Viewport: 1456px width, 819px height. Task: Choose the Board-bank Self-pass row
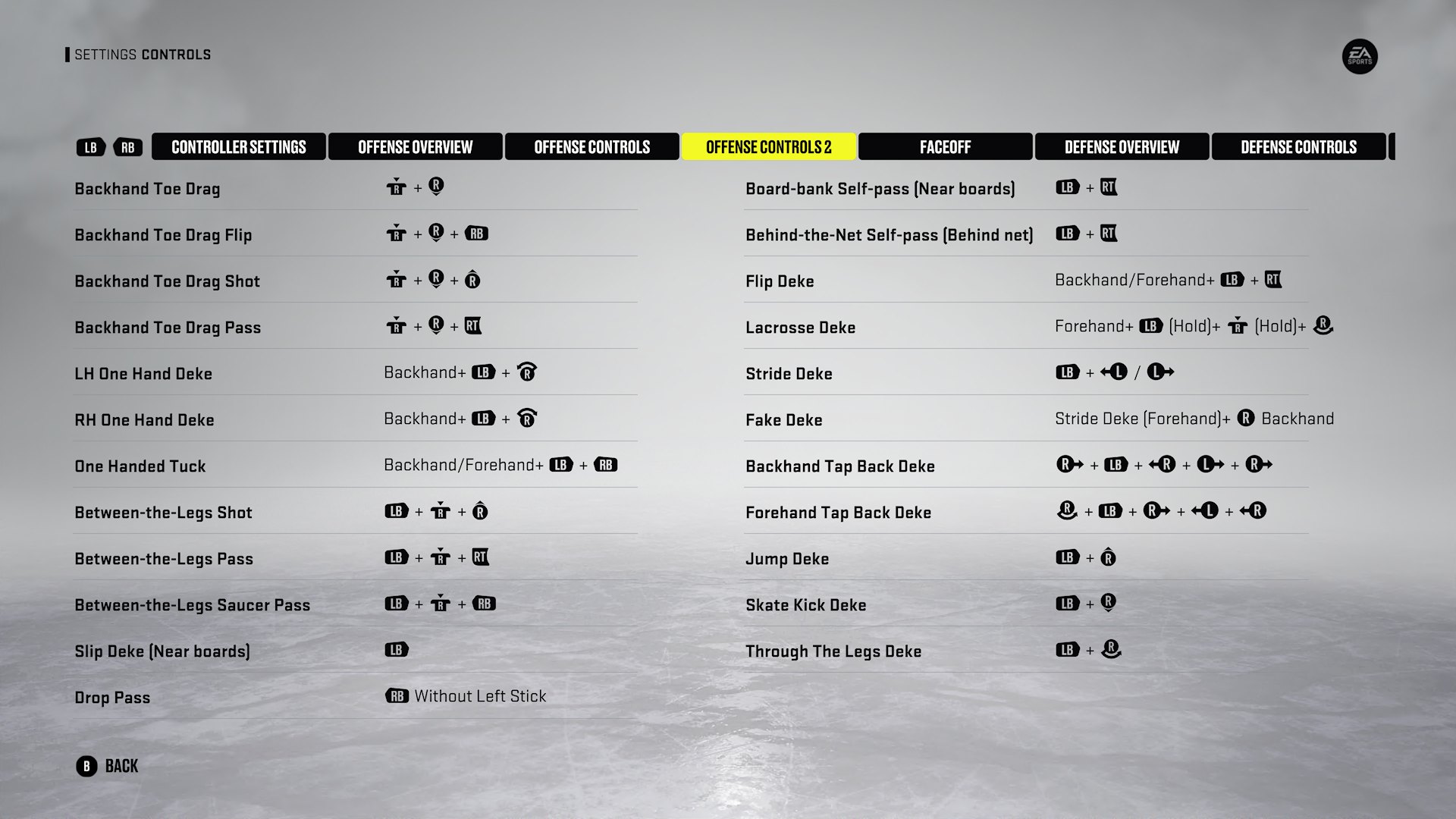click(x=880, y=189)
